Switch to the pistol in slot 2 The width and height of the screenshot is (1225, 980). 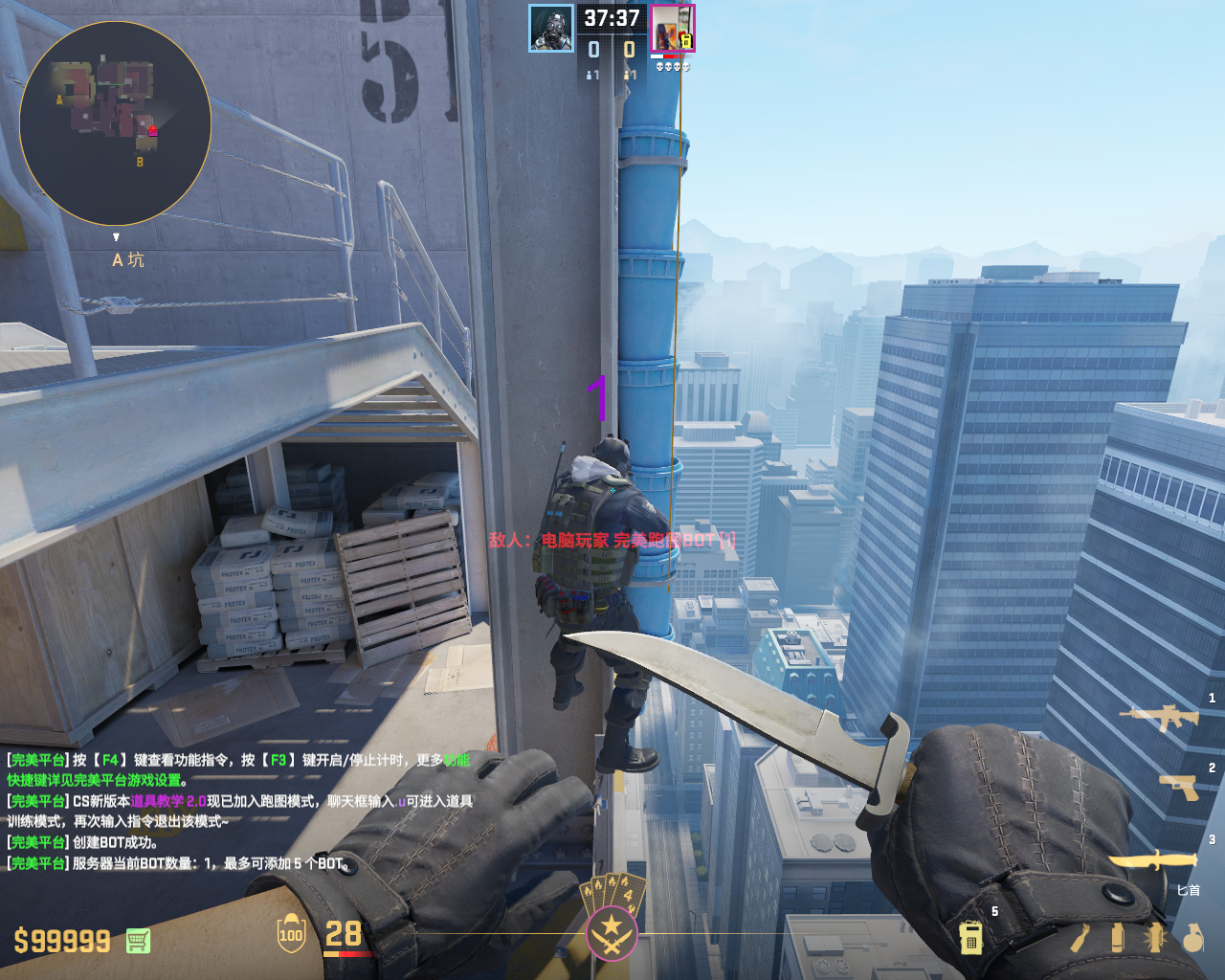tap(1179, 787)
